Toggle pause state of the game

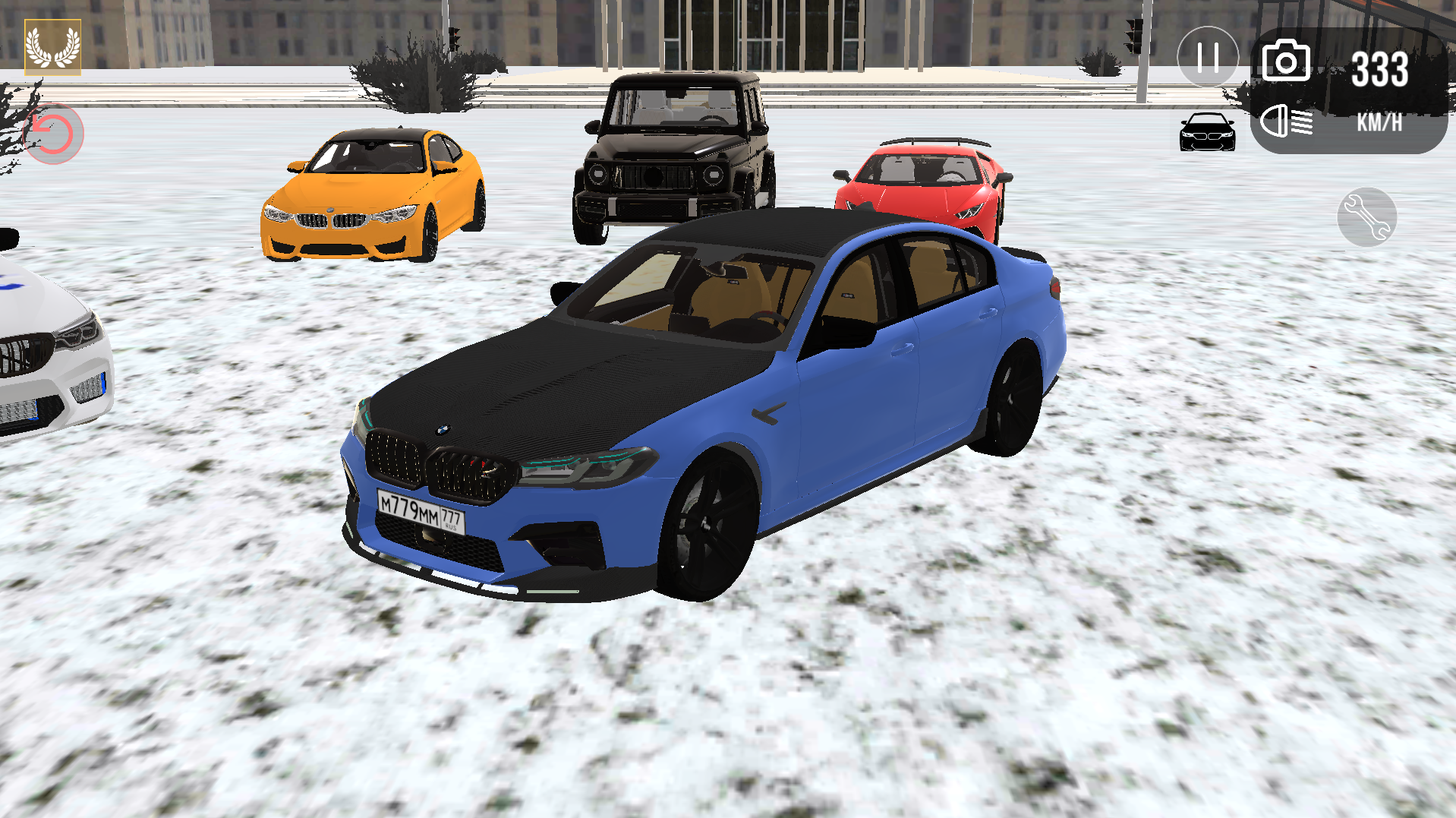(1207, 57)
